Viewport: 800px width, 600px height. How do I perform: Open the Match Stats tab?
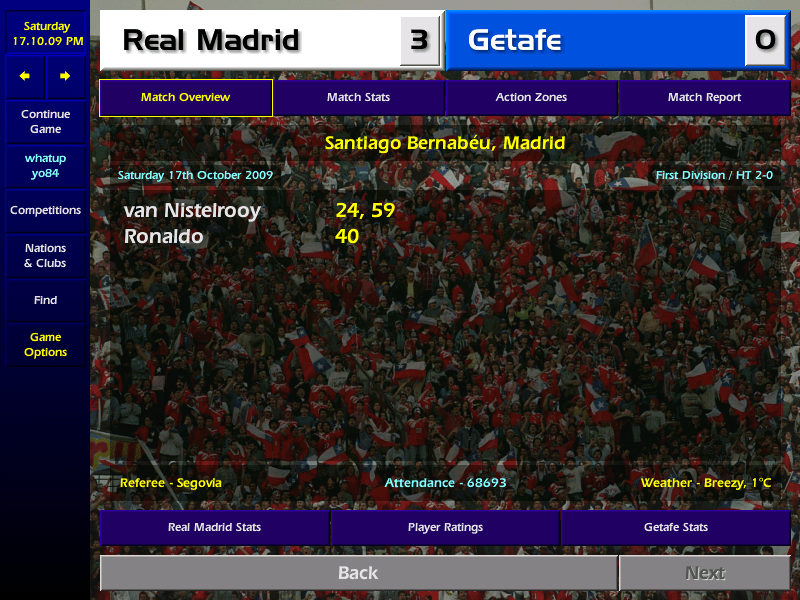(x=358, y=98)
